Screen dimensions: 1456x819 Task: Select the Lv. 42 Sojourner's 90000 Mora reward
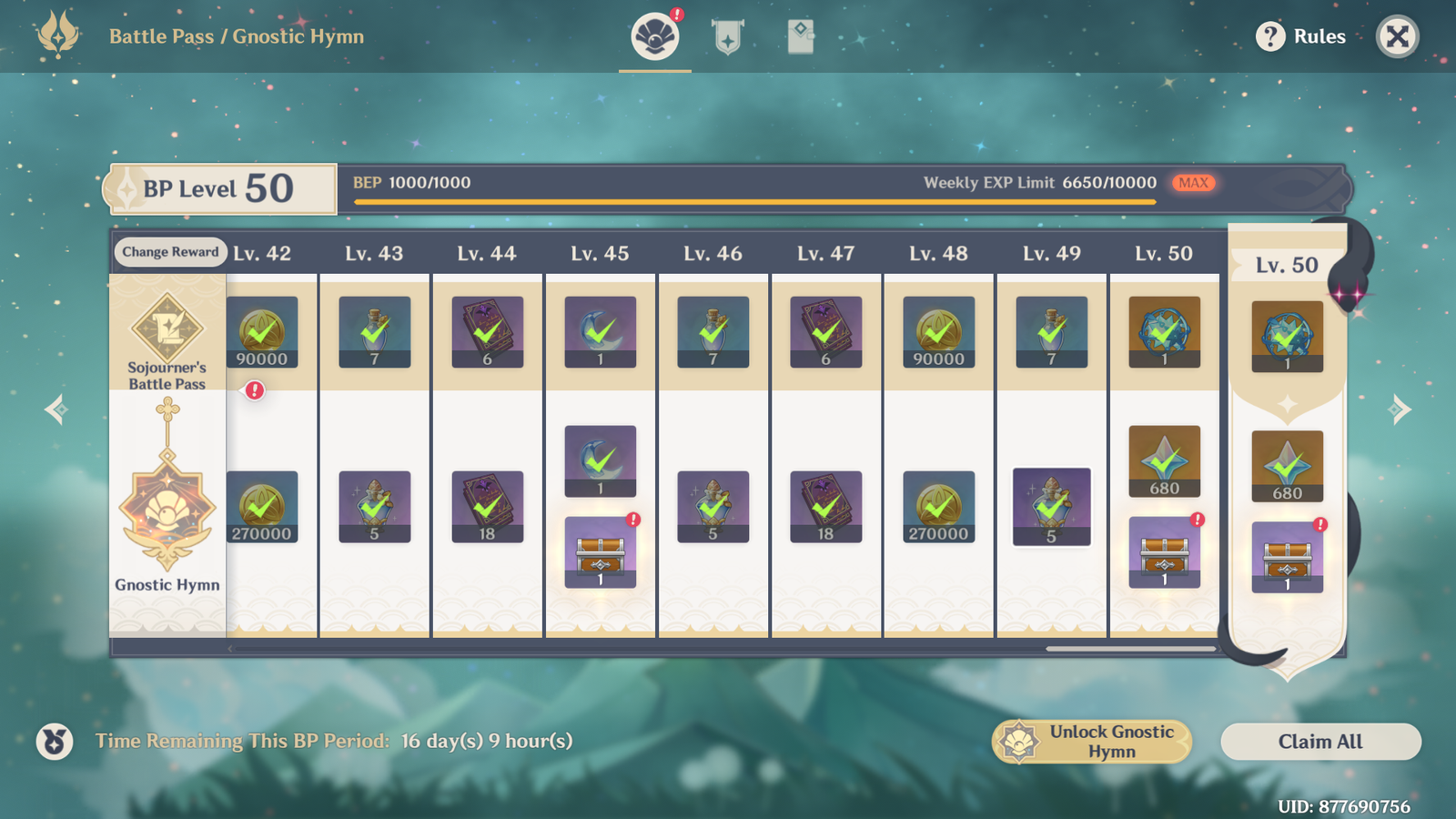pos(262,332)
